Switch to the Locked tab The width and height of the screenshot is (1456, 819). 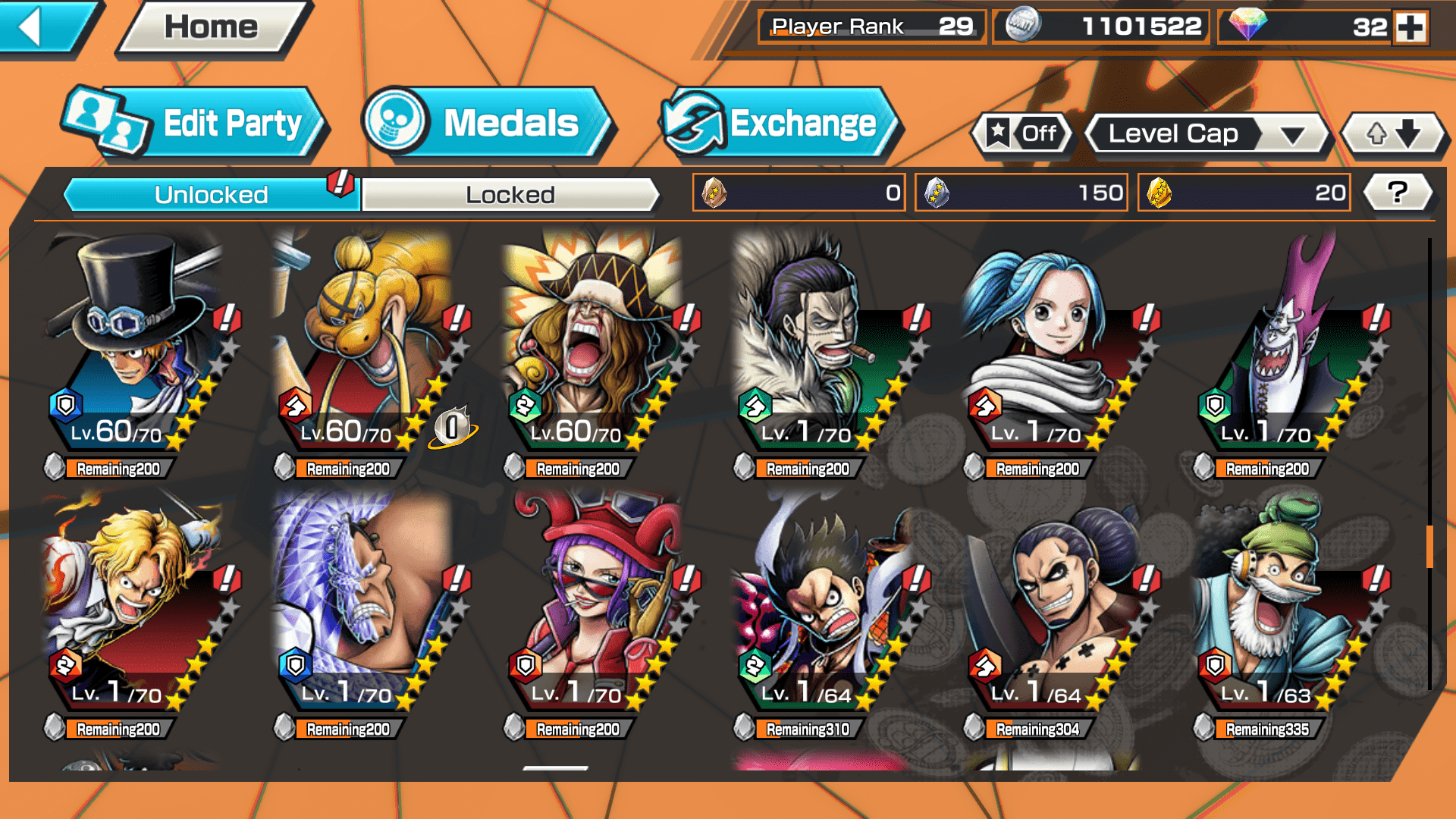tap(510, 195)
